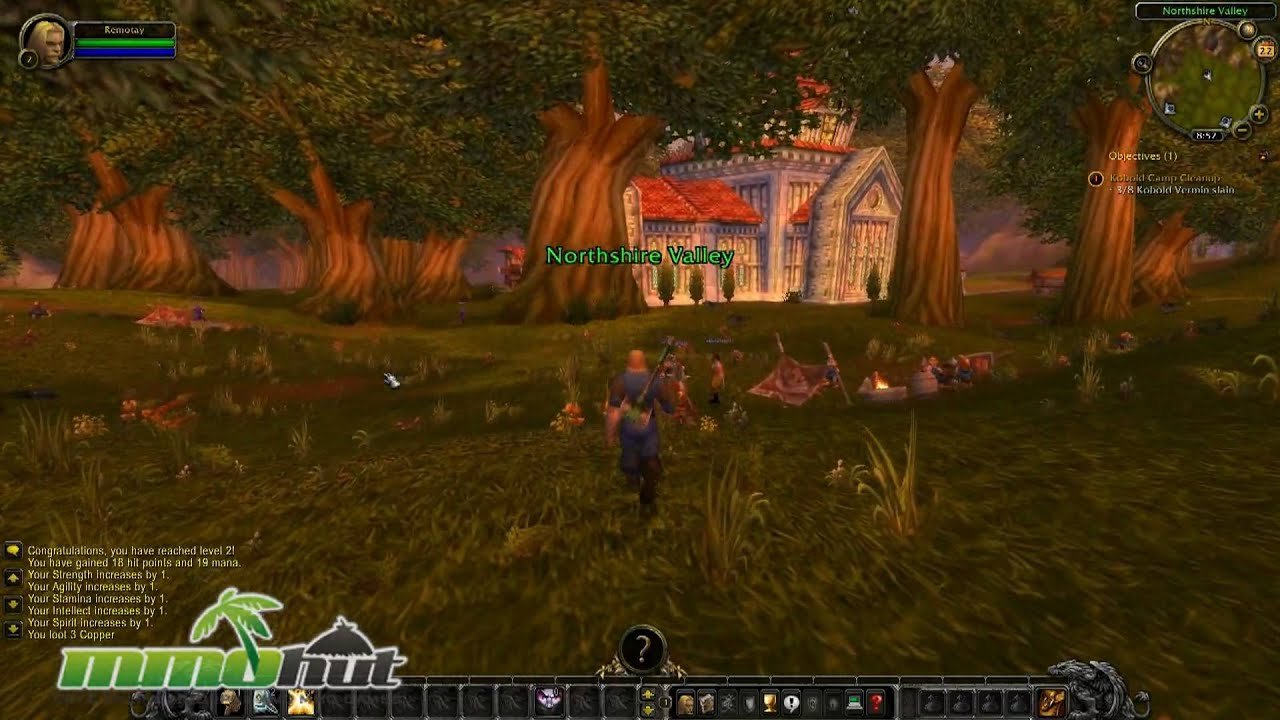Screen dimensions: 1280x720
Task: Open the tracking magnifier on the minimap
Action: click(x=1142, y=63)
